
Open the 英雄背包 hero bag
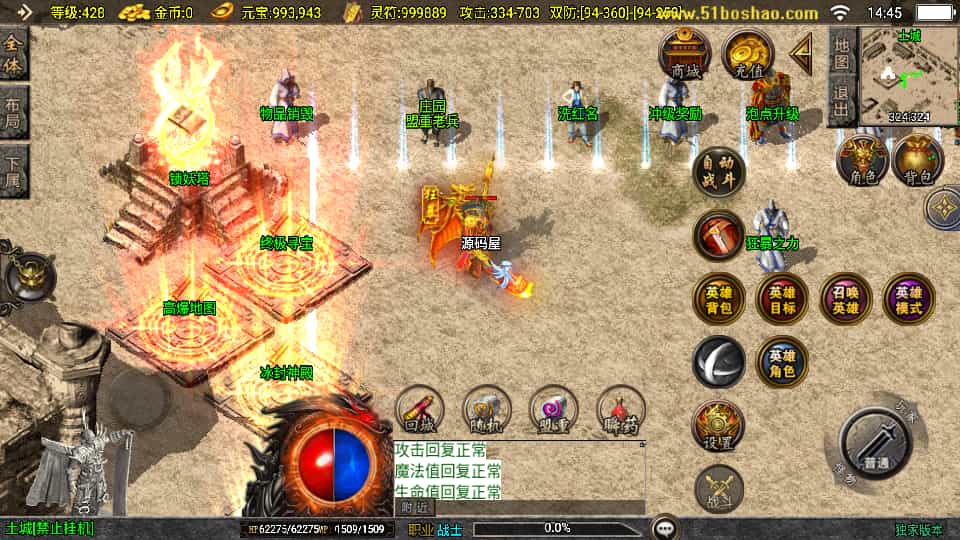pyautogui.click(x=718, y=299)
